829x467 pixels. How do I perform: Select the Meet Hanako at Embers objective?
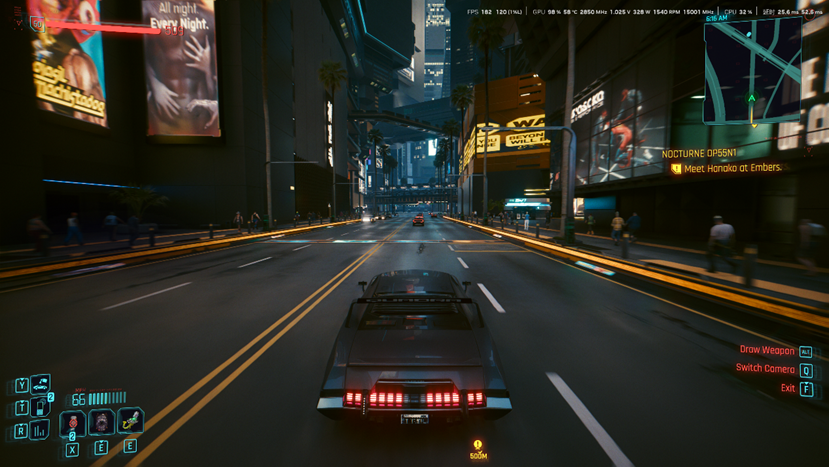732,168
